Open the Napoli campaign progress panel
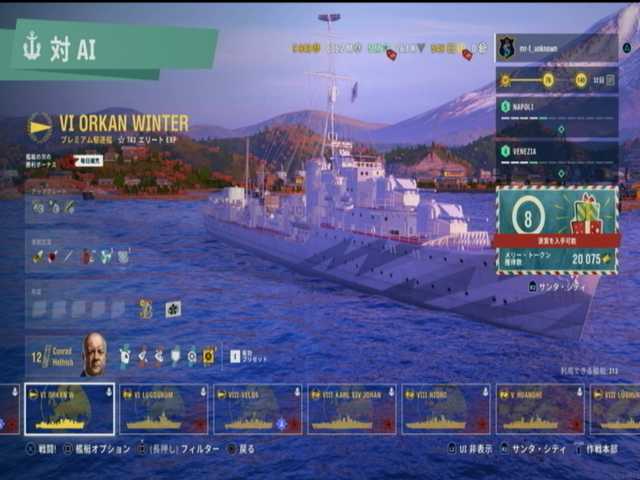640x480 pixels. click(x=556, y=116)
